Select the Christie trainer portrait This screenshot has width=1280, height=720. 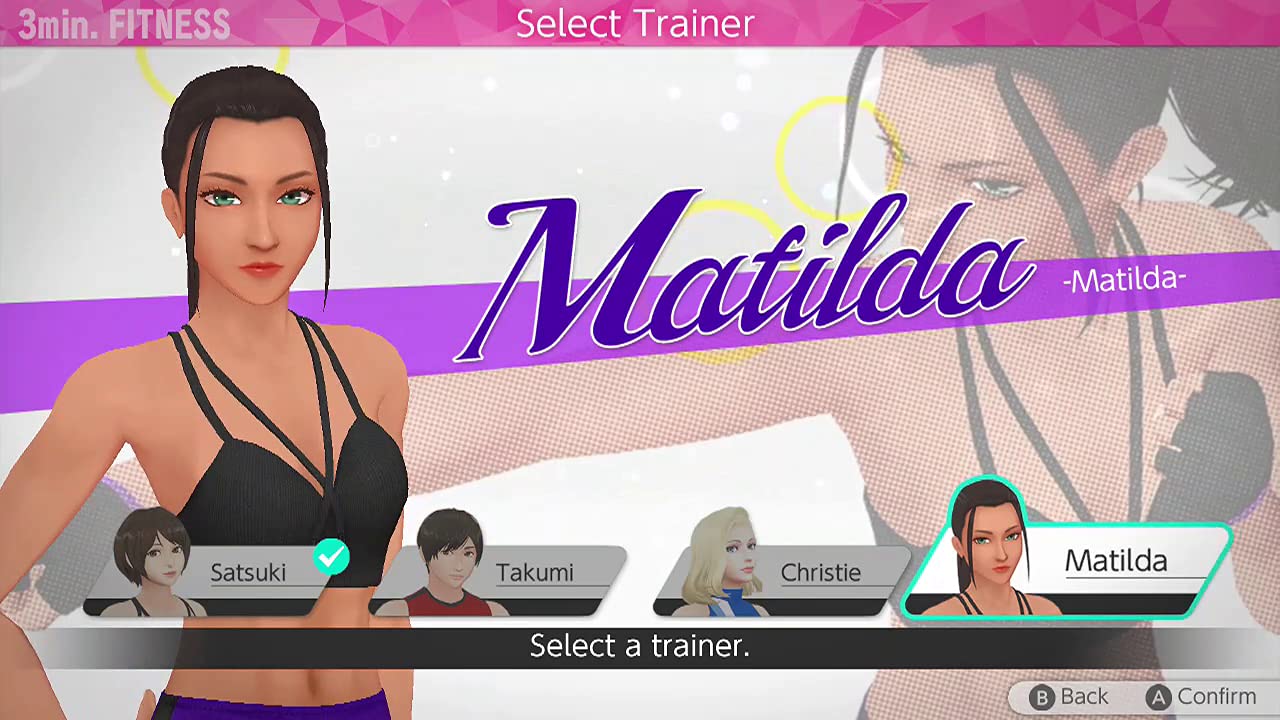(720, 558)
